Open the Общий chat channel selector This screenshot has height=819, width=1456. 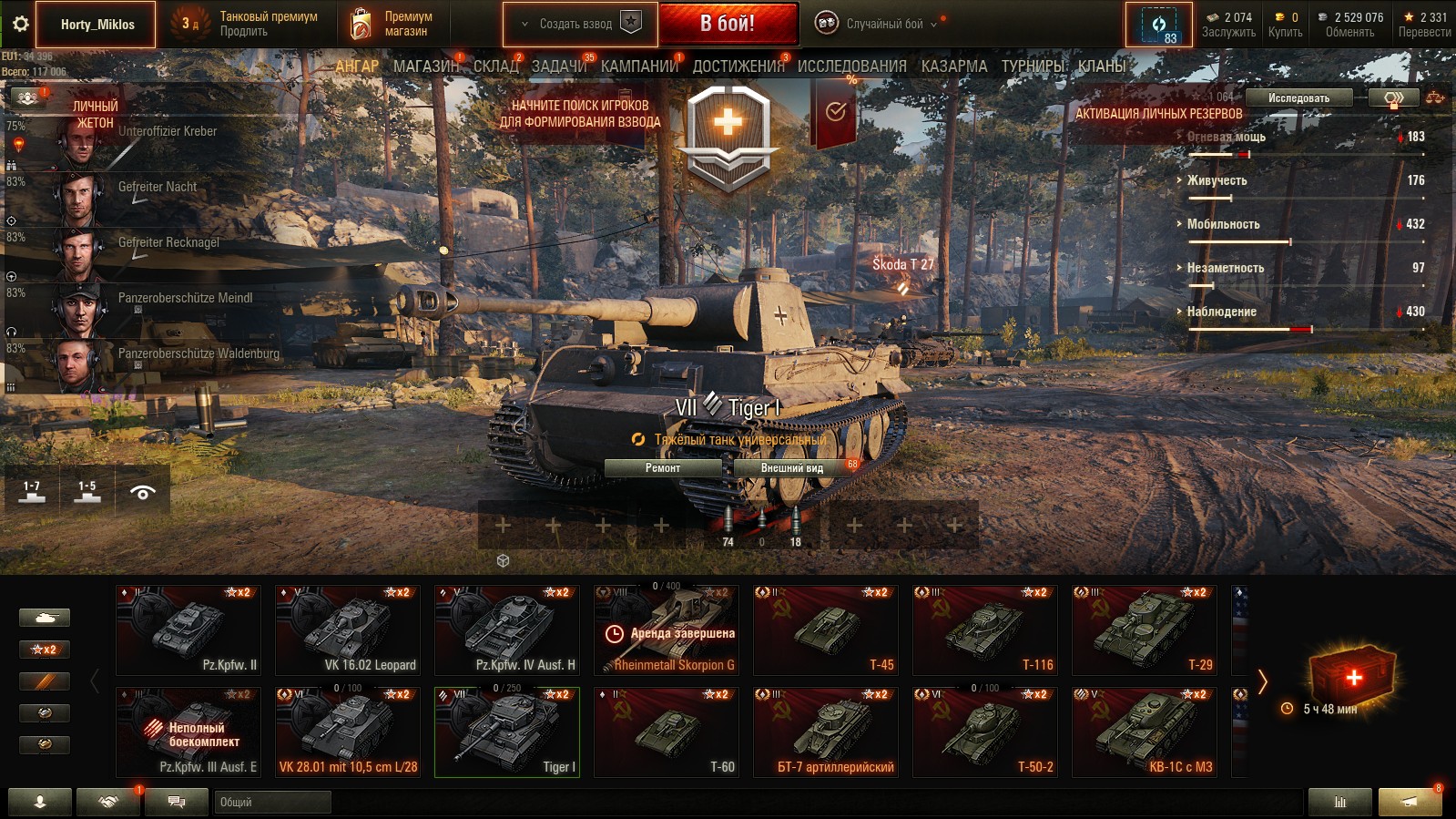click(x=272, y=803)
